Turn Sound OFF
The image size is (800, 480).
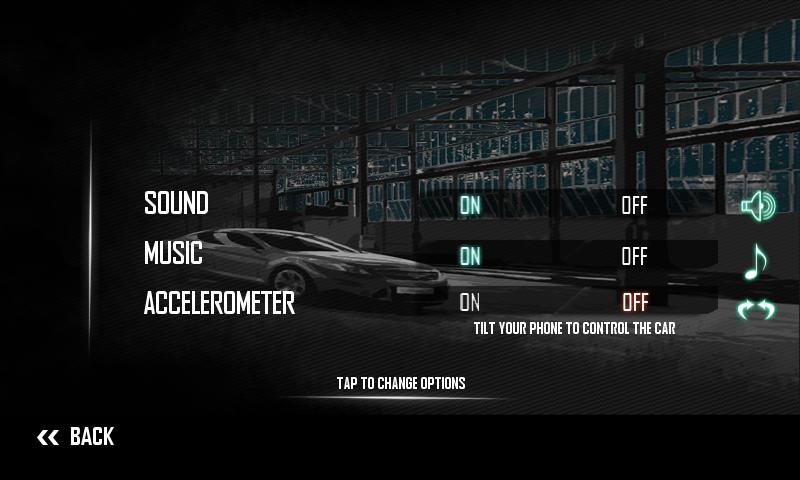pos(634,206)
